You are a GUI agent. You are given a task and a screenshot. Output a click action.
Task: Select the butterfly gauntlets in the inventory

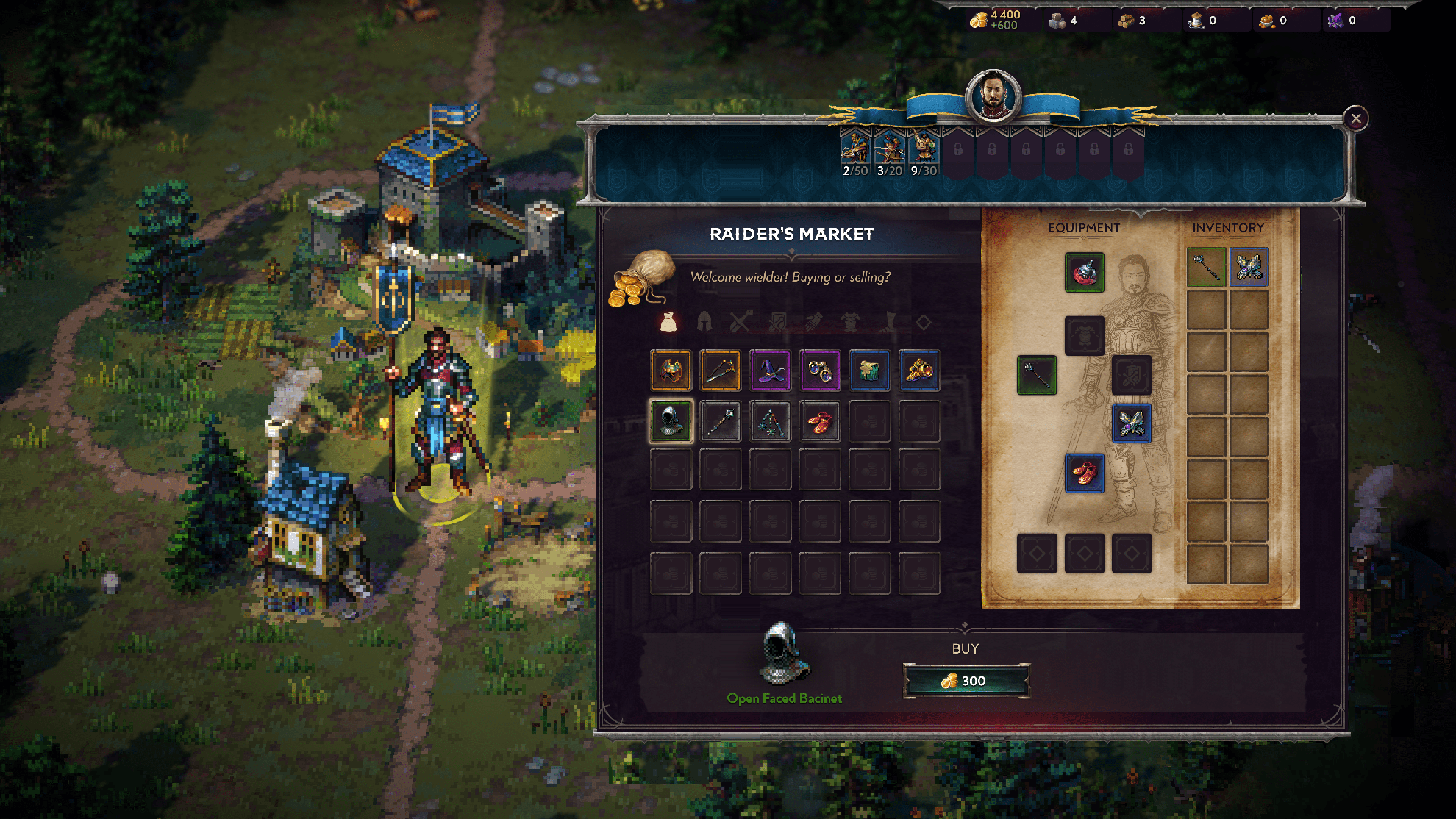(1249, 267)
